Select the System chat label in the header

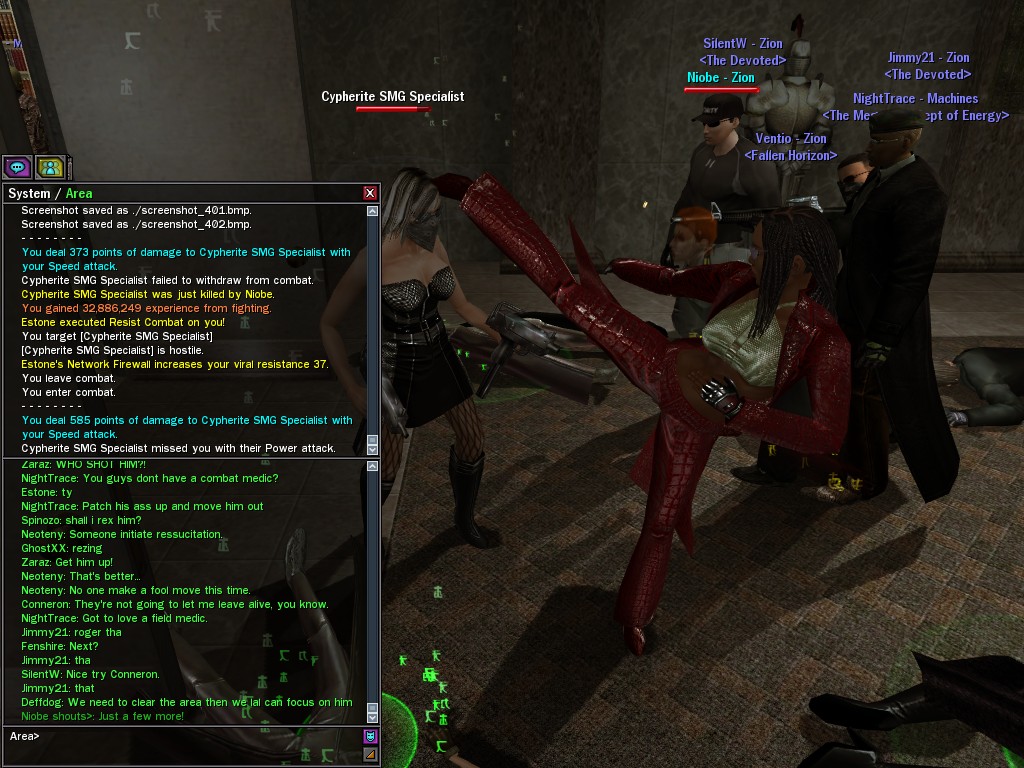click(28, 193)
